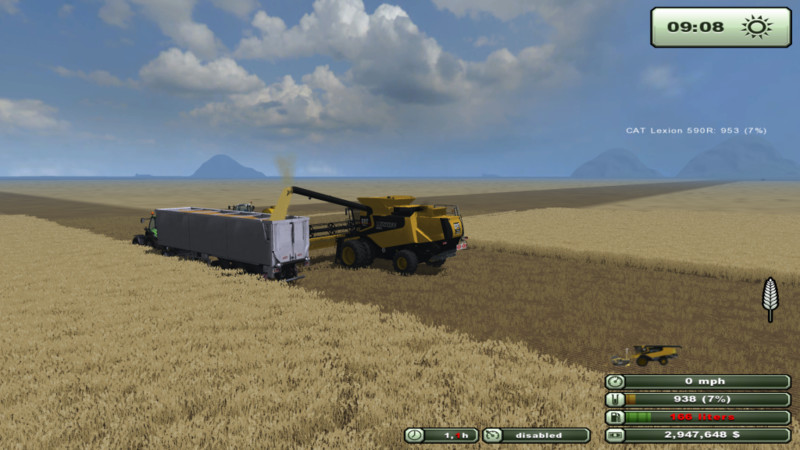Toggle the cruise control 'disabled' indicator
Viewport: 800px width, 450px height.
[x=537, y=435]
